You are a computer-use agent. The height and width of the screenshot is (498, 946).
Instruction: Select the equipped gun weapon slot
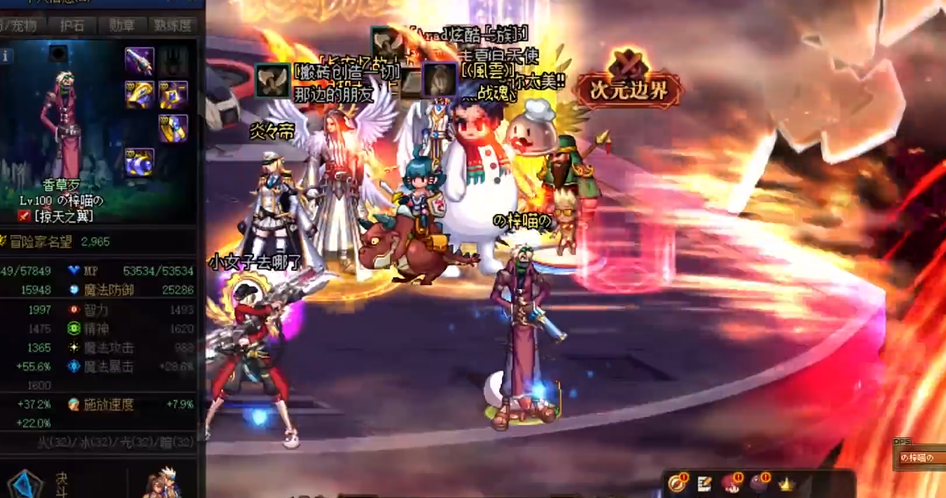(x=139, y=60)
